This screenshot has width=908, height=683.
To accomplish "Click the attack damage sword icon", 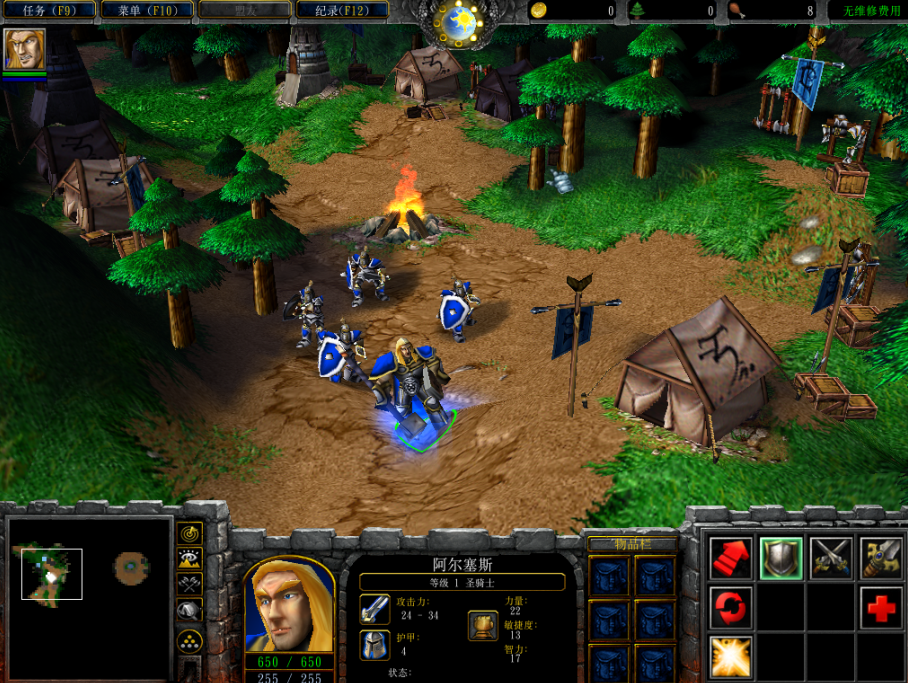I will 375,609.
